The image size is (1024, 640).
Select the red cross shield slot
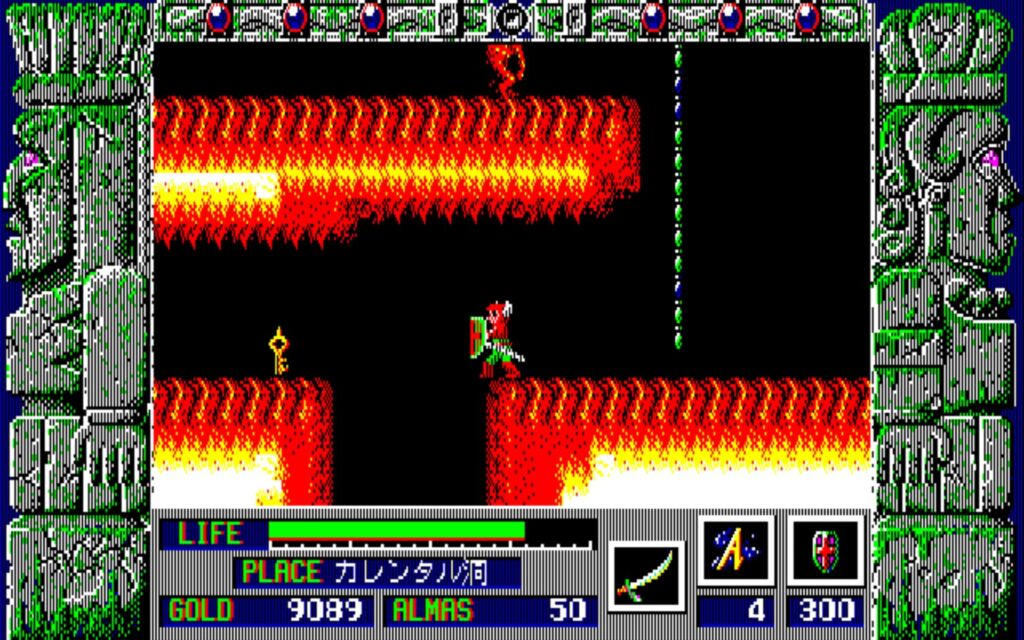[825, 551]
